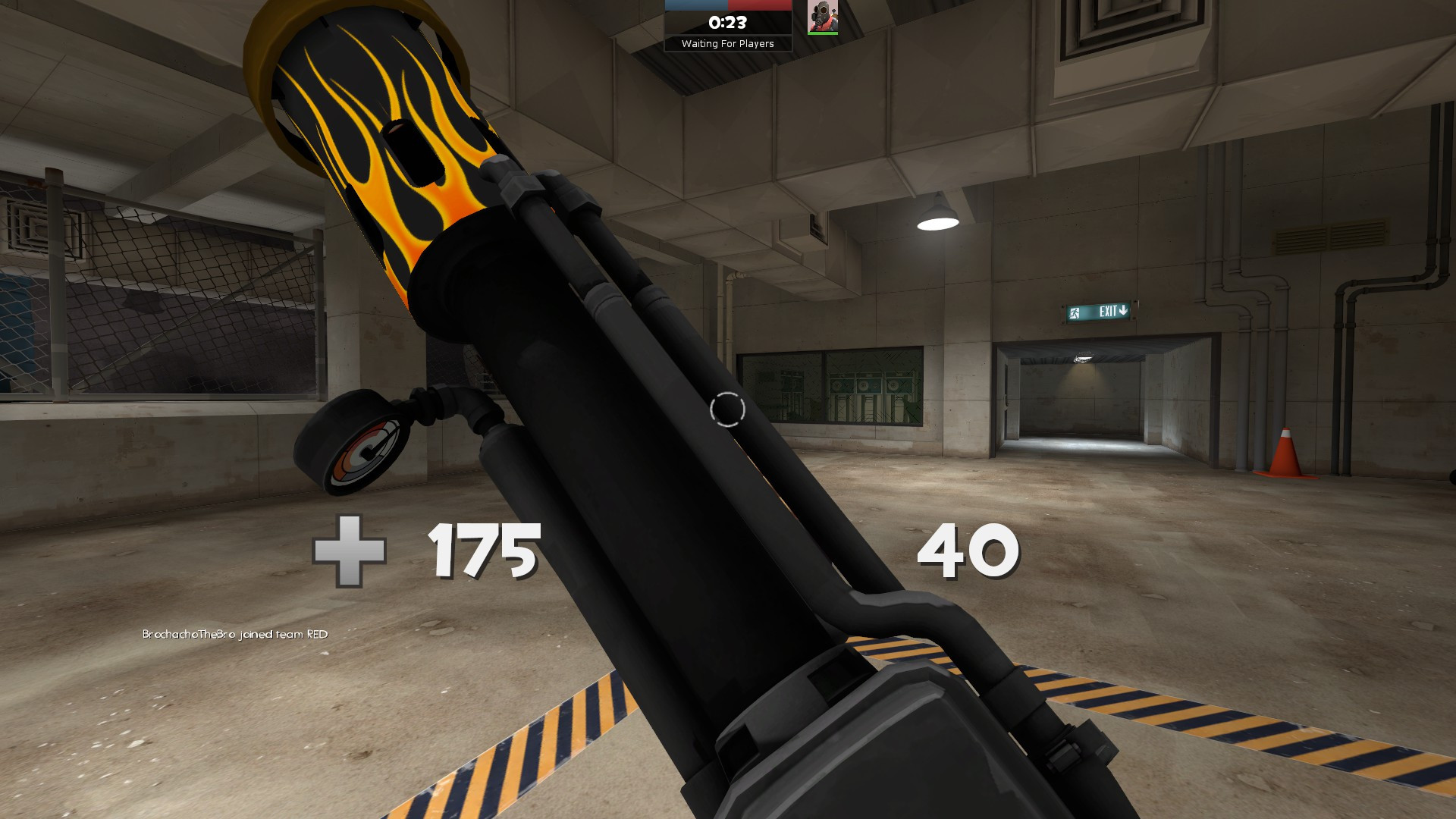Click the ceiling lamp icon above the exit
The width and height of the screenshot is (1456, 819).
click(x=937, y=216)
